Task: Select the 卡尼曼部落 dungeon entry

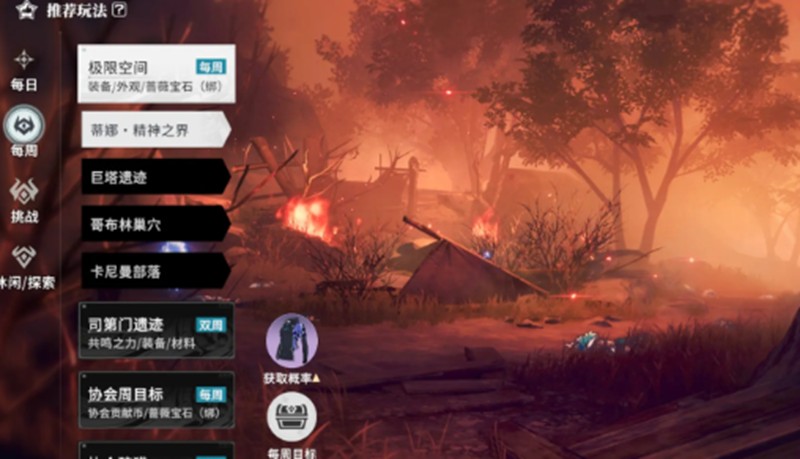Action: click(154, 270)
